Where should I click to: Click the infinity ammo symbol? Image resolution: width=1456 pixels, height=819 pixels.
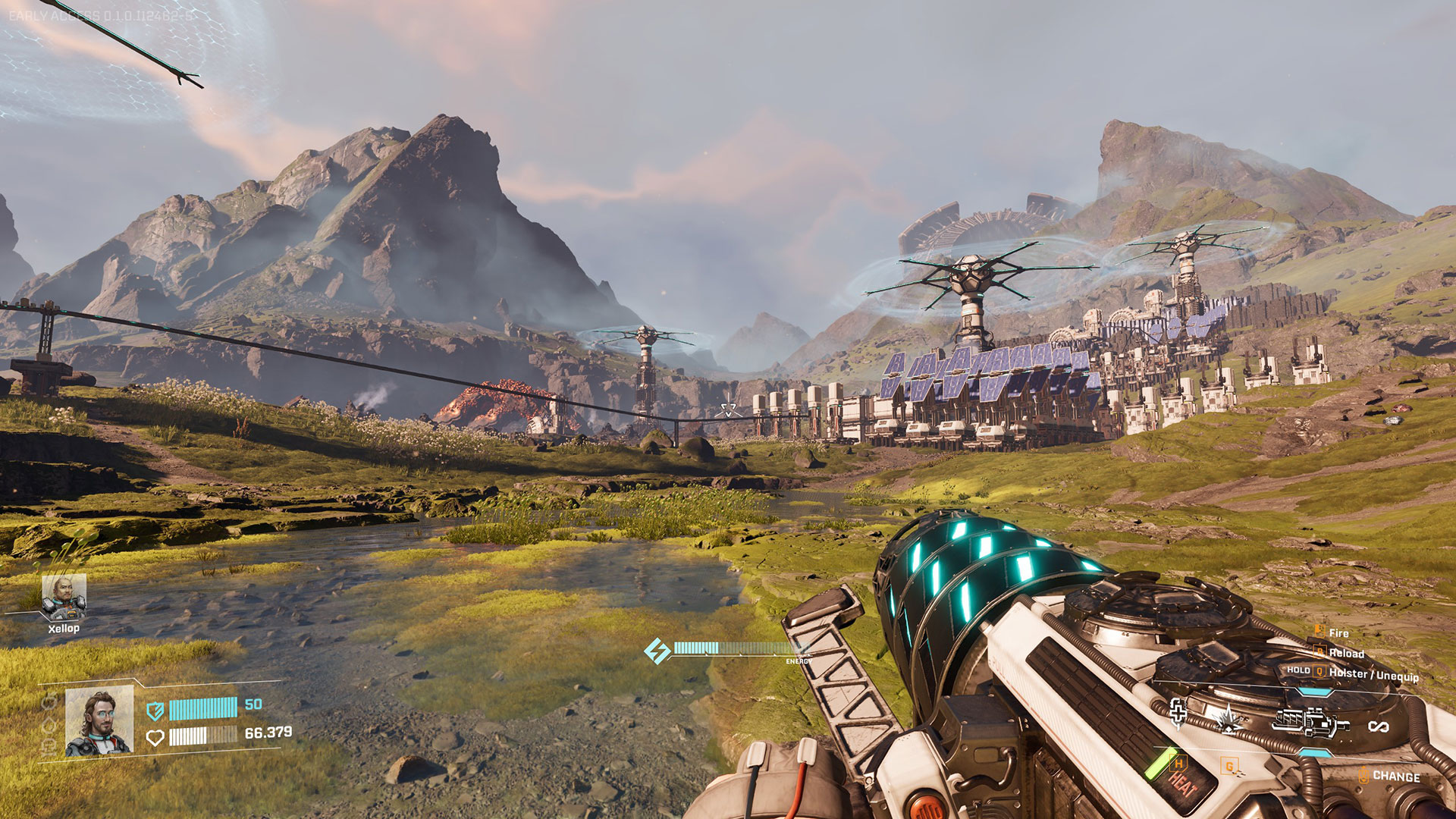(1378, 726)
